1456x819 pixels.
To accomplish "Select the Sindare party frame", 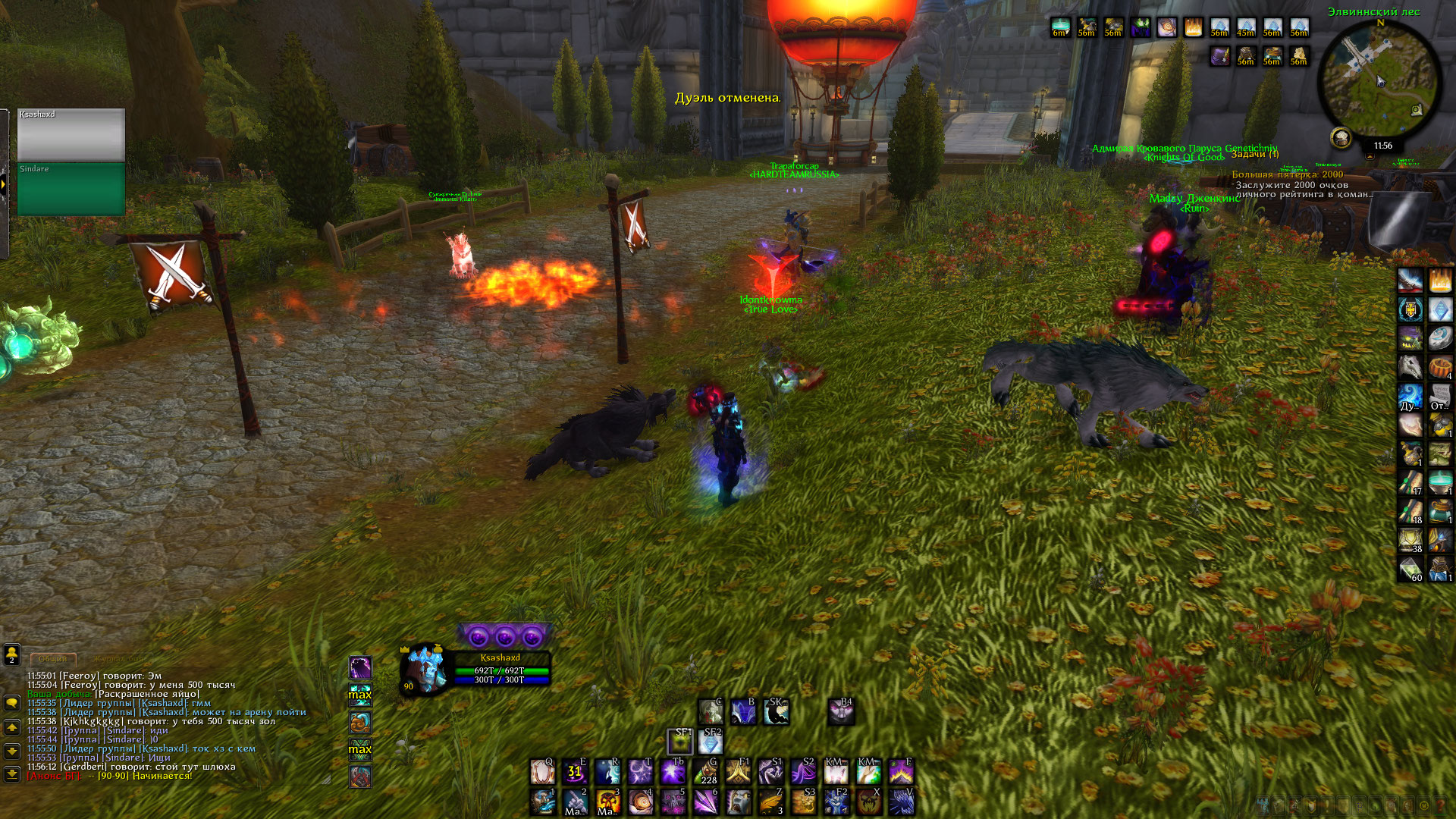I will point(71,190).
